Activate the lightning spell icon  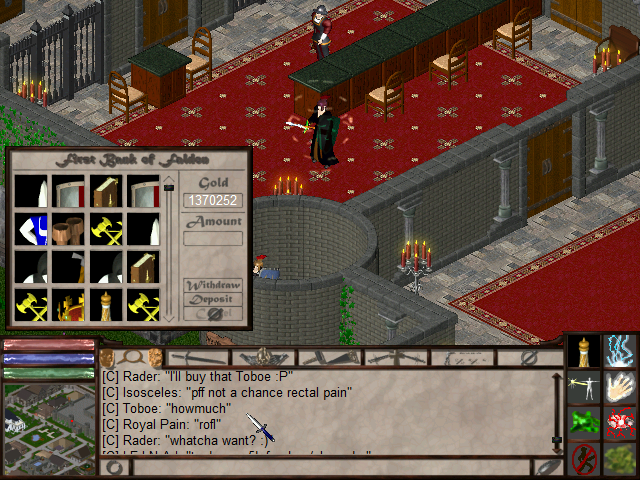point(621,351)
